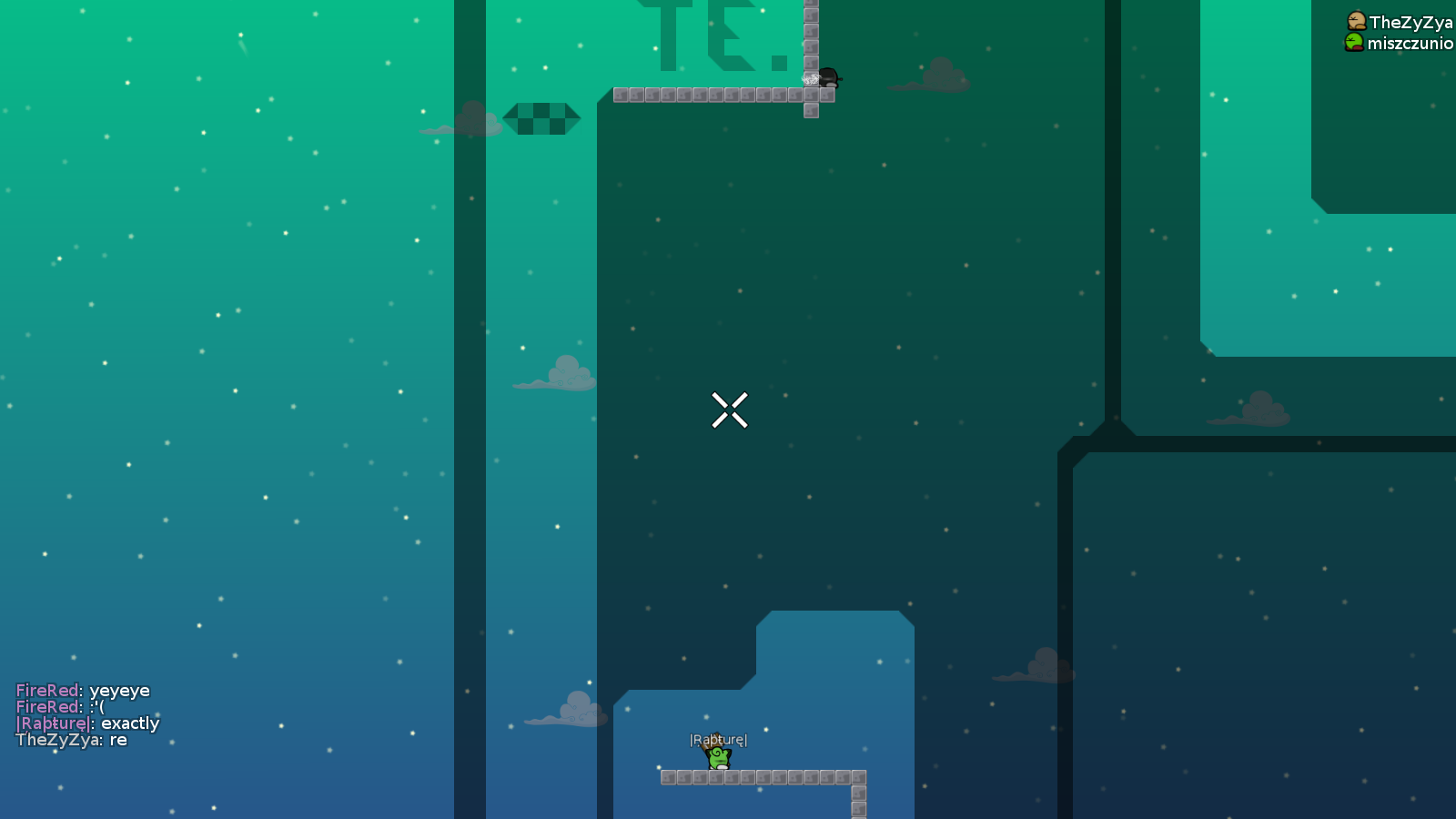
Task: Click the |Rapture| nameplate above the green tee
Action: [x=718, y=740]
